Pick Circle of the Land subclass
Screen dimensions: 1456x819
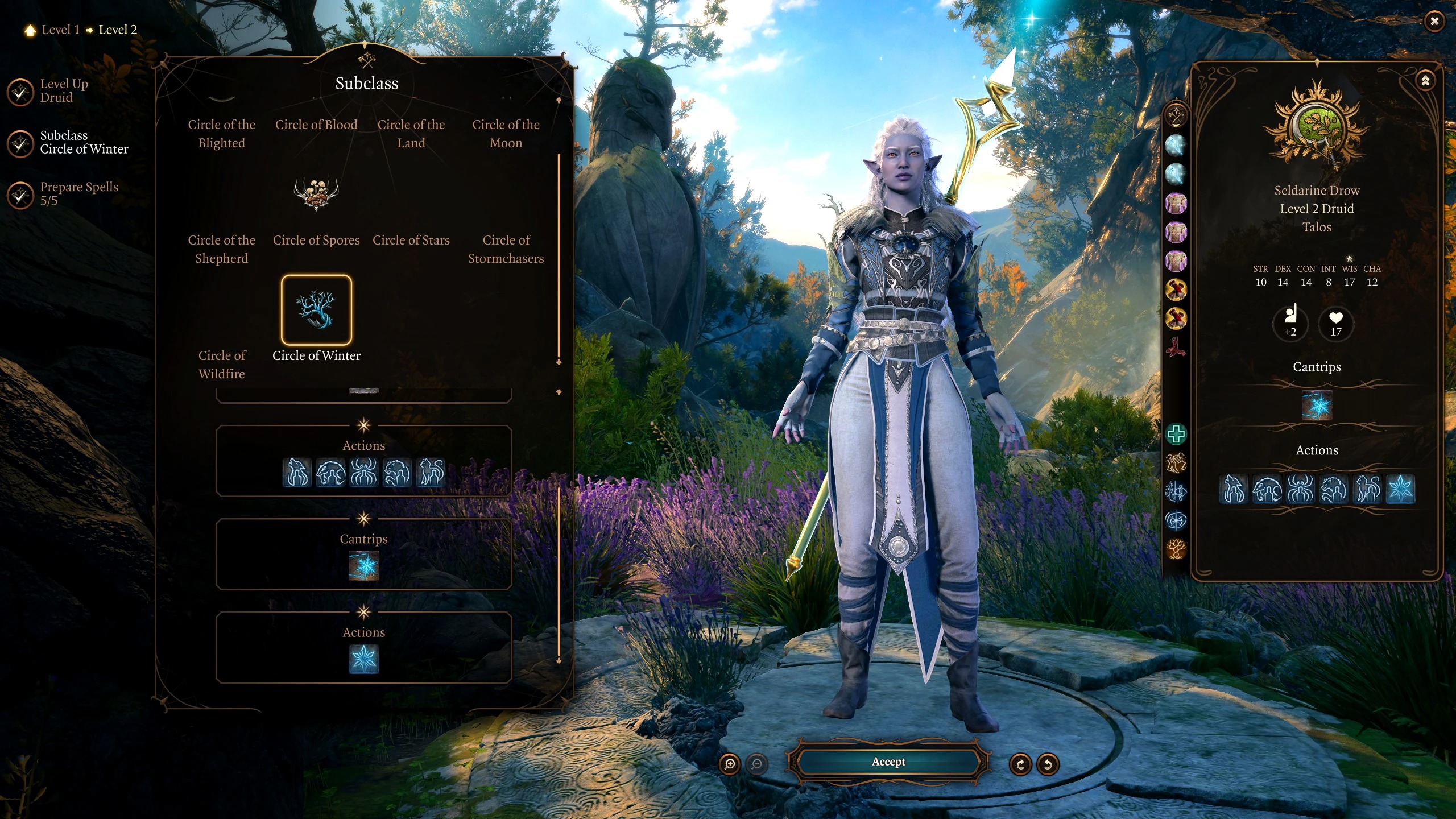411,134
